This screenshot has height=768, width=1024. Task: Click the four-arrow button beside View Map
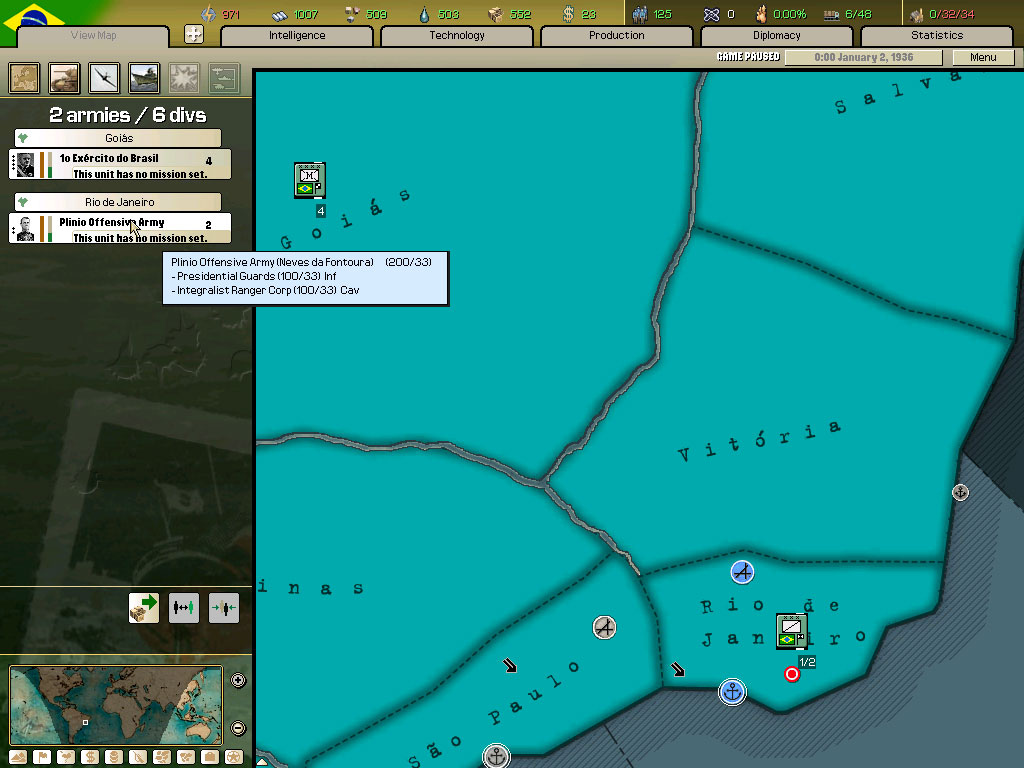[194, 35]
